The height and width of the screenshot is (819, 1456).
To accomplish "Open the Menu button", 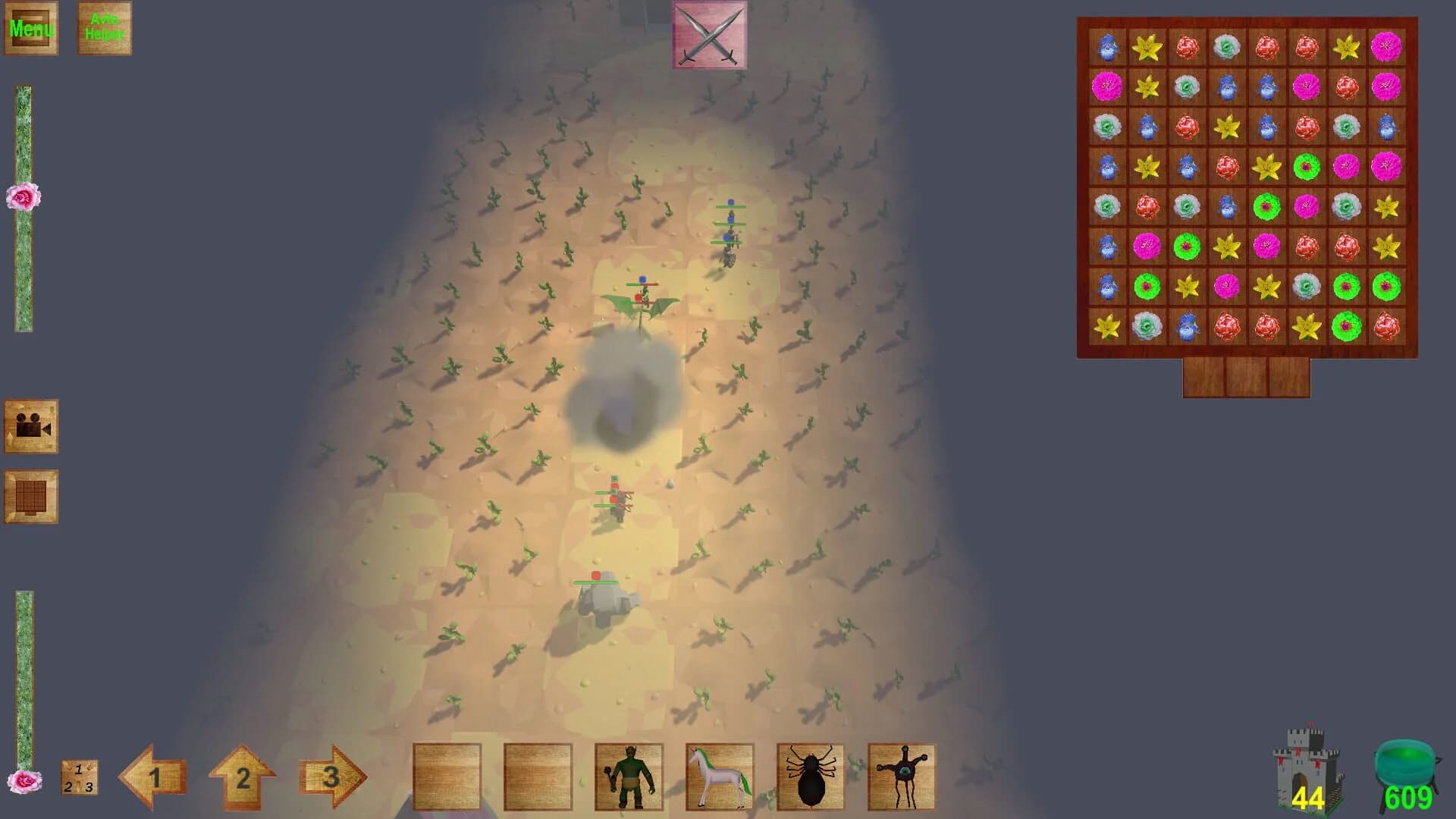I will tap(31, 29).
